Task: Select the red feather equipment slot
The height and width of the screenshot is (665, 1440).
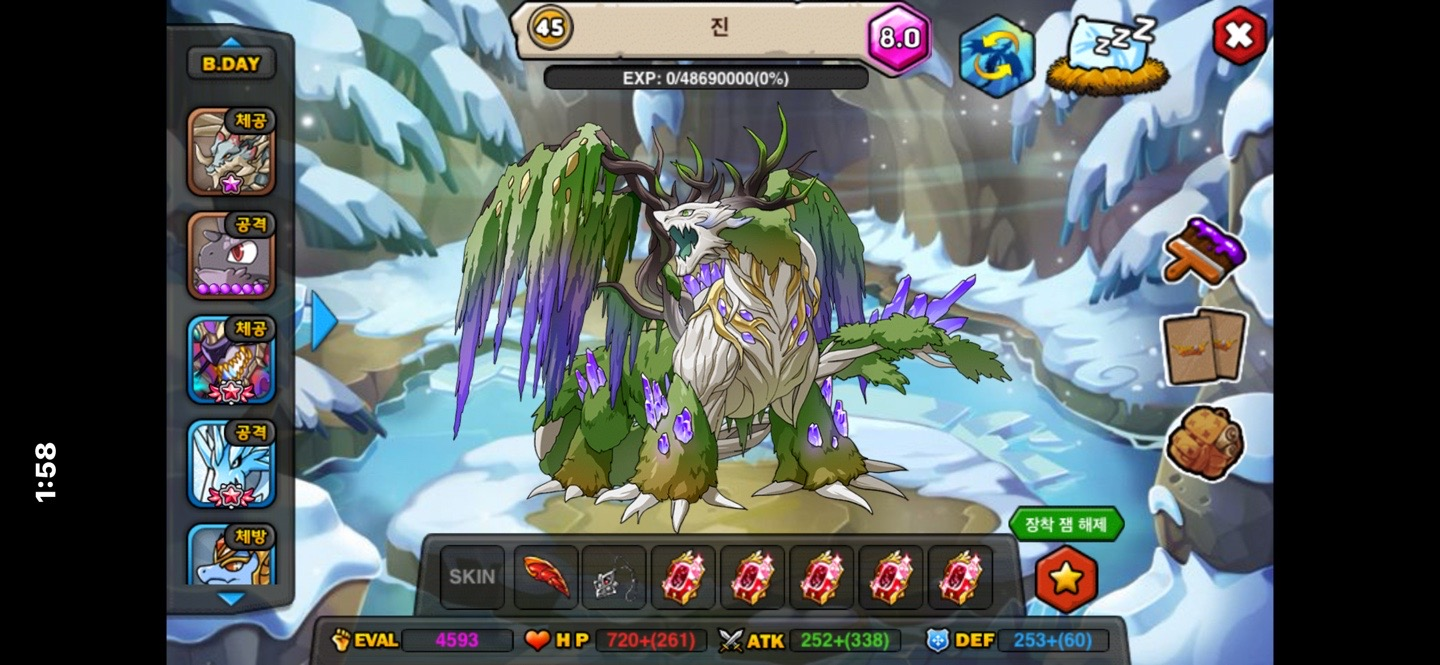Action: (546, 577)
